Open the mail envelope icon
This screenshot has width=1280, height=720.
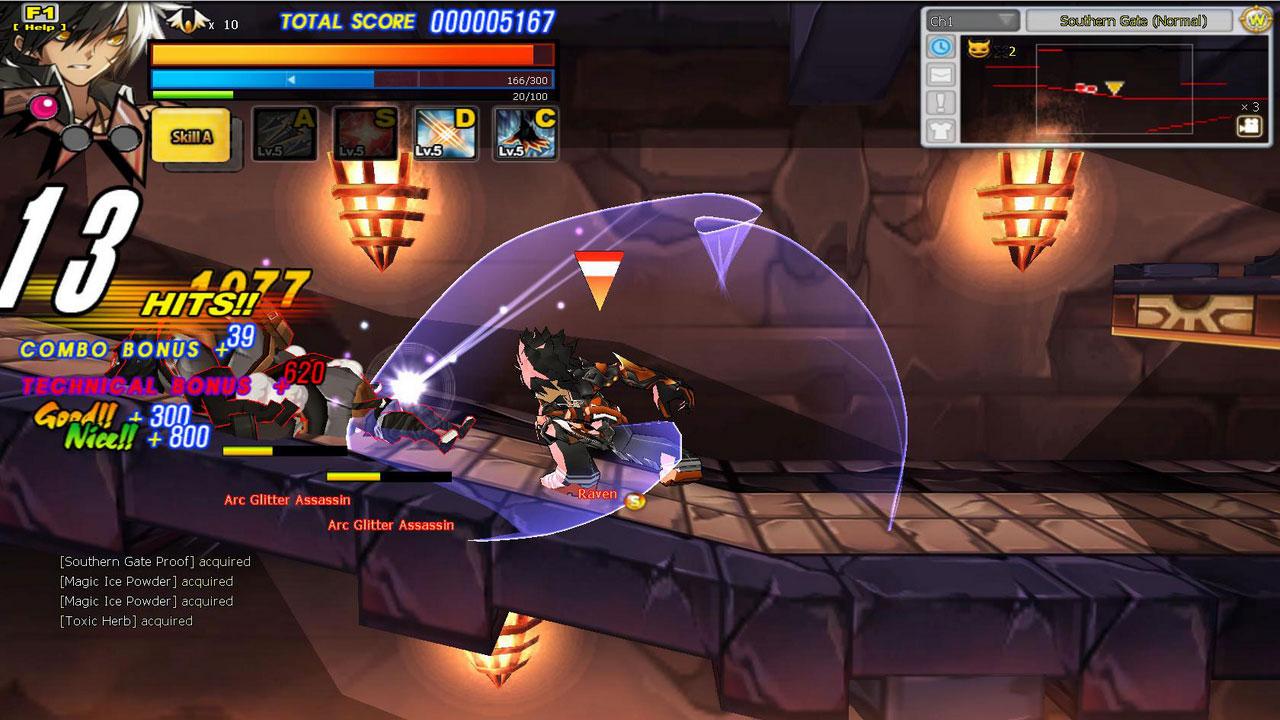pos(942,75)
